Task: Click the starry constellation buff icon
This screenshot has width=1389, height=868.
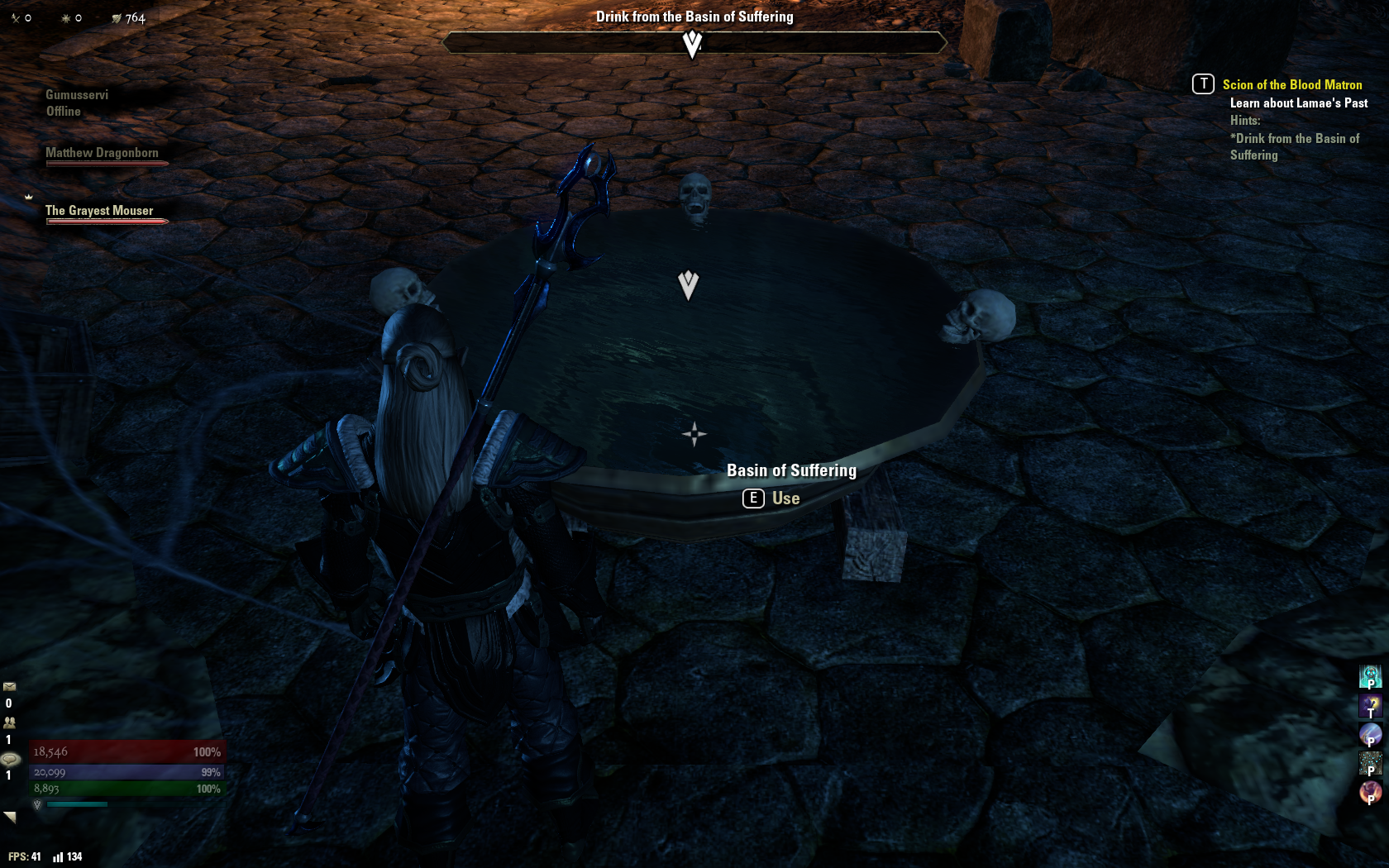Action: pos(1370,763)
